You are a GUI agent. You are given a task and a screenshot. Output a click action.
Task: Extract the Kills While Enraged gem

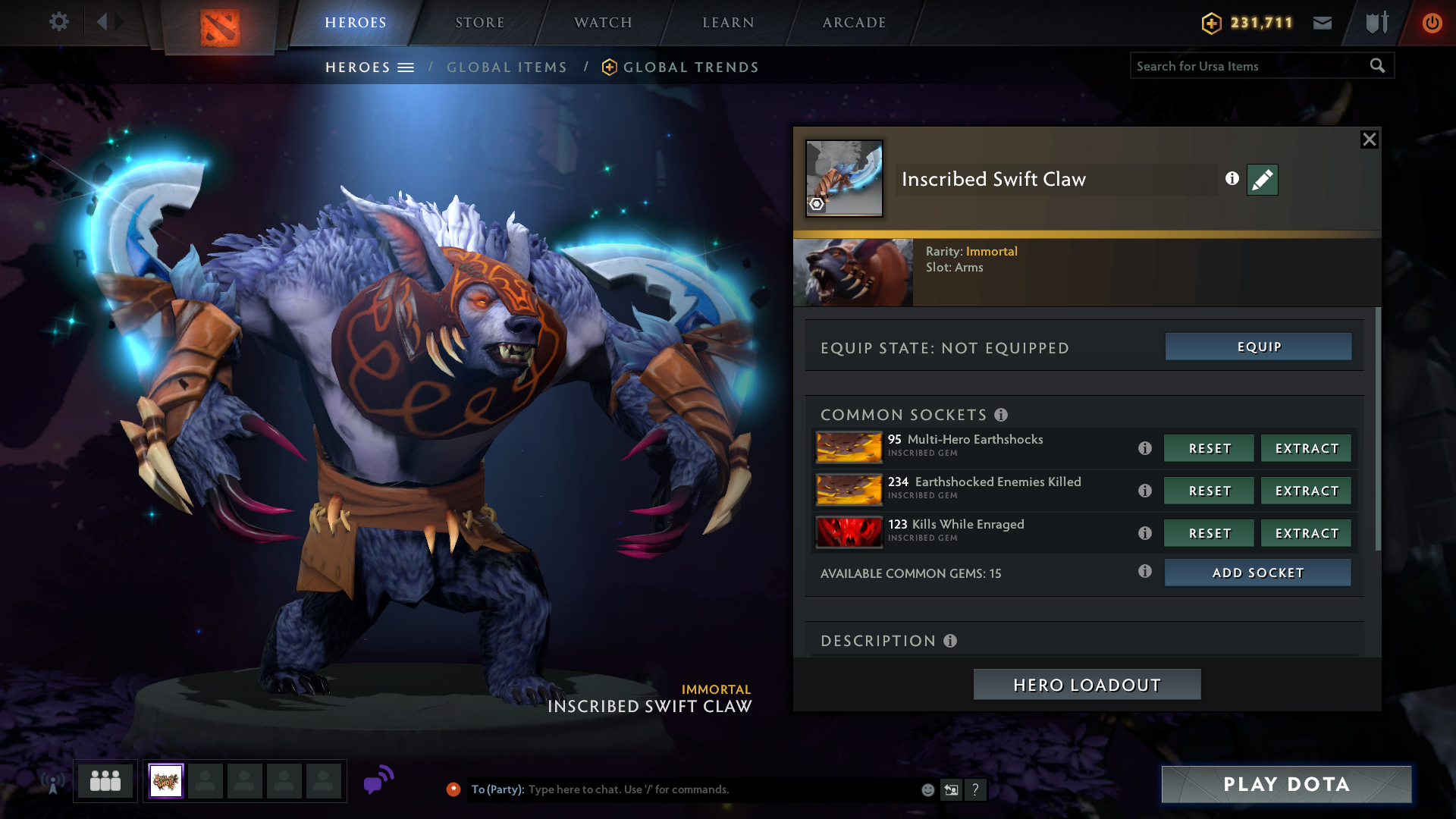[1306, 533]
